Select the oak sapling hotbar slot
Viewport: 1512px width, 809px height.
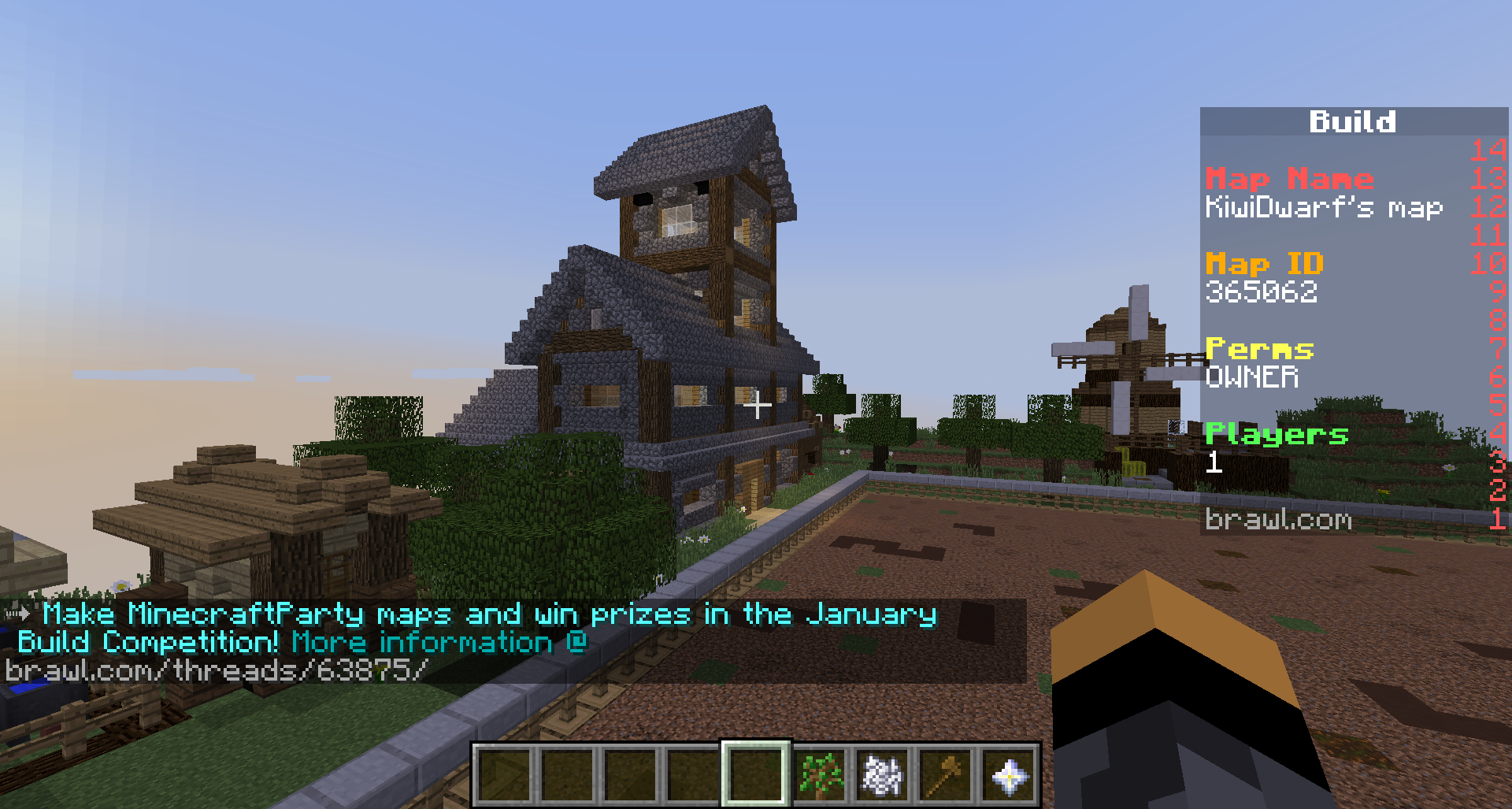(x=819, y=774)
